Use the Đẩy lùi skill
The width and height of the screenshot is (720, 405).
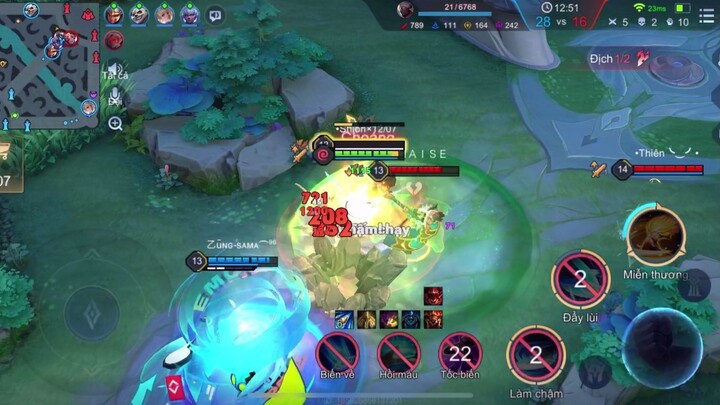[580, 279]
